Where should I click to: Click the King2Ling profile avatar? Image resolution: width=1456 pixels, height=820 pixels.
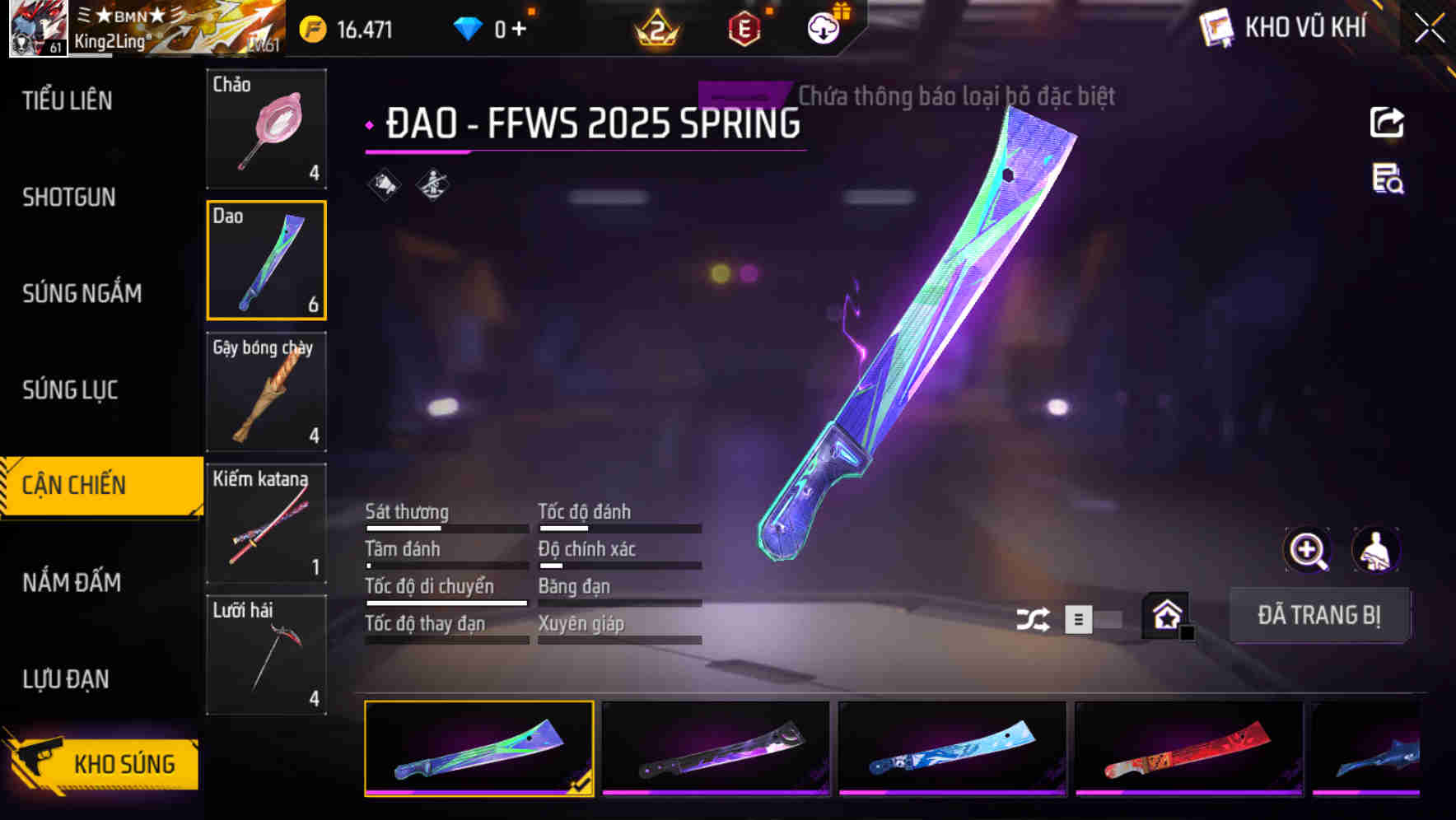click(x=35, y=27)
